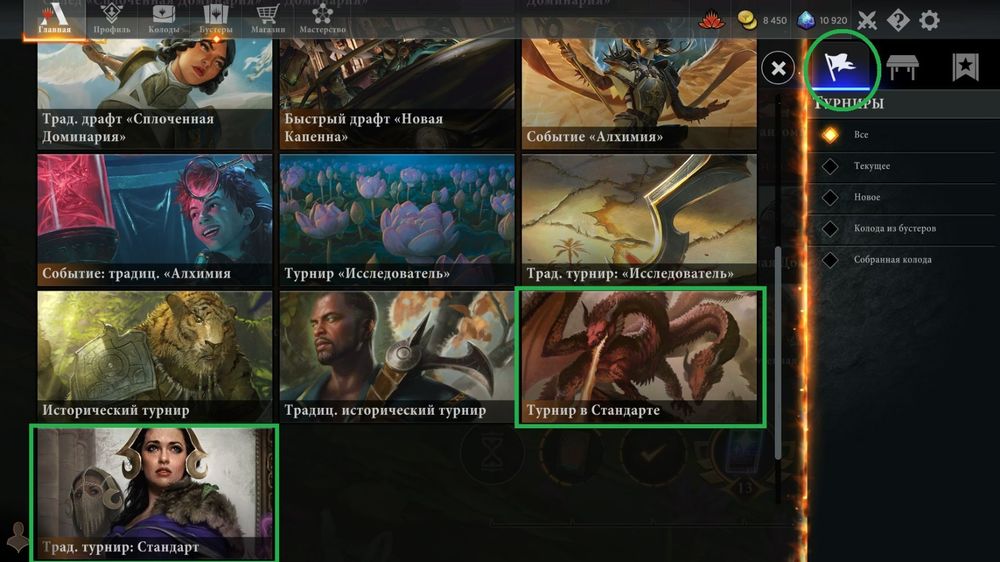1000x562 pixels.
Task: Switch to the table icon tab
Action: click(903, 67)
